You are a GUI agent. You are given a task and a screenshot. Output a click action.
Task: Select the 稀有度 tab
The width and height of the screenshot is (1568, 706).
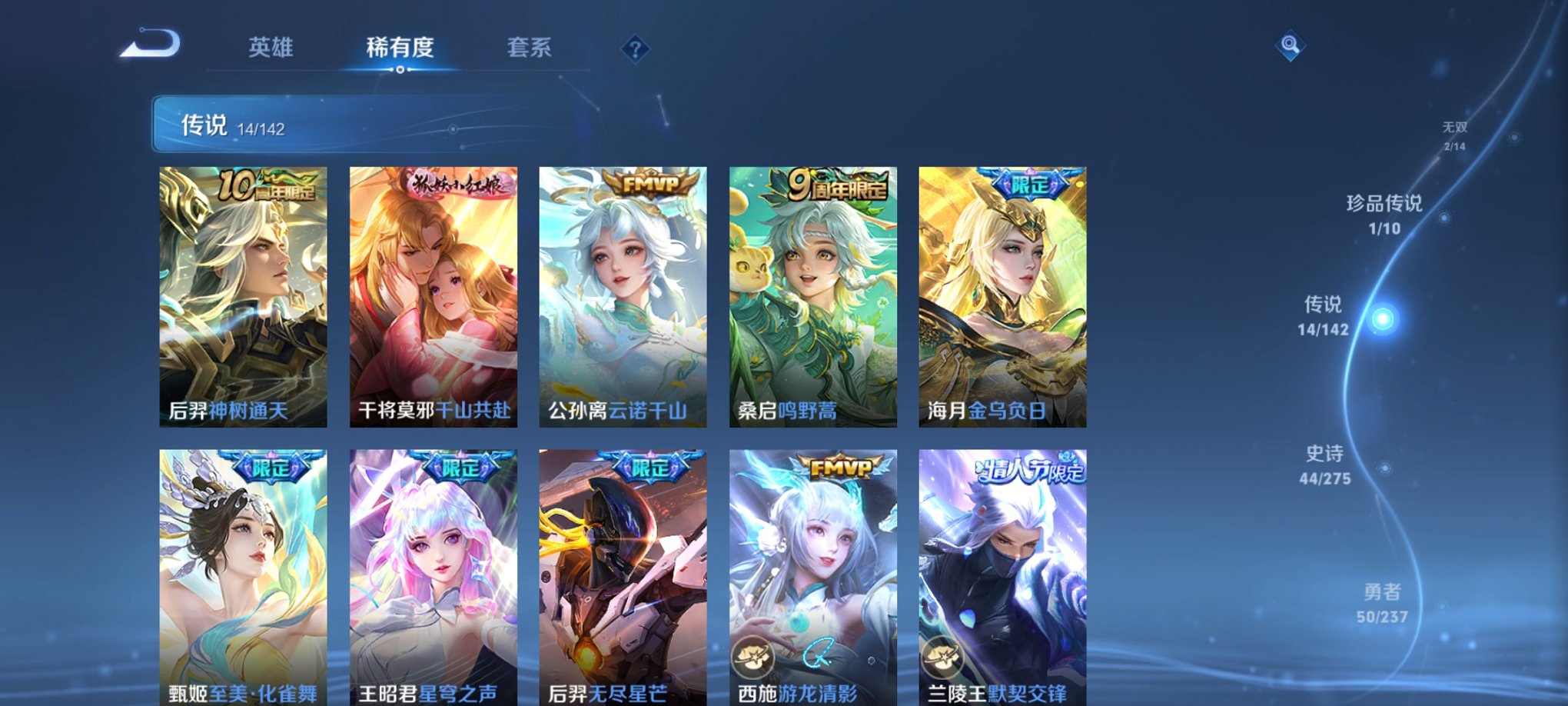400,48
